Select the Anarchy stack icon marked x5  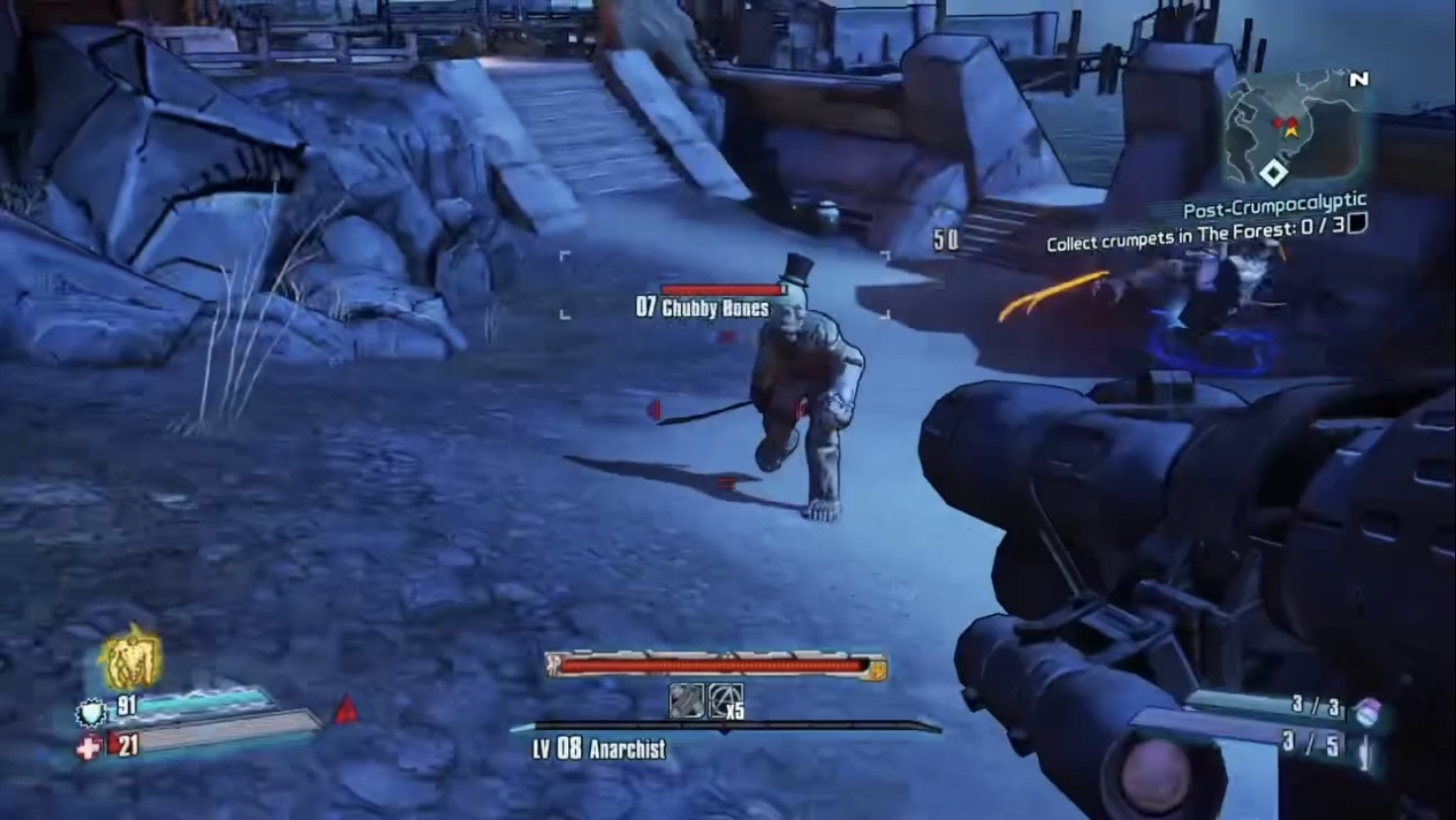point(725,701)
